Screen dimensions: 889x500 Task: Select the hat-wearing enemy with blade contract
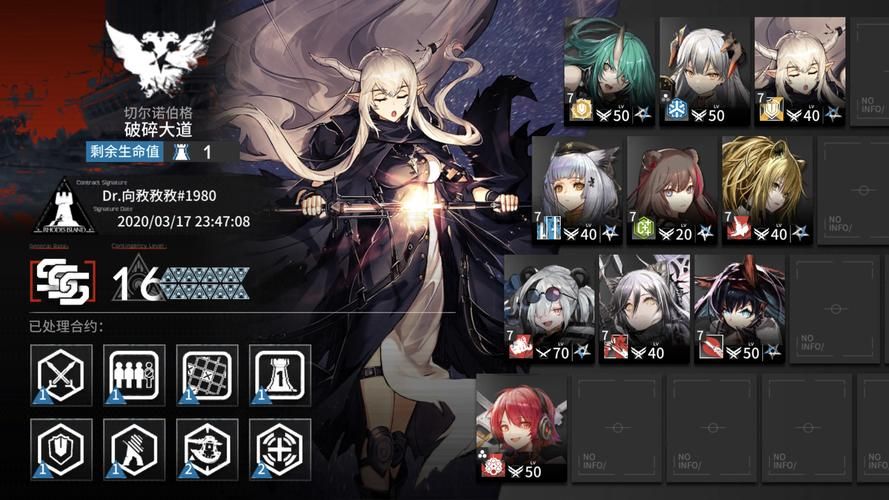pyautogui.click(x=208, y=449)
